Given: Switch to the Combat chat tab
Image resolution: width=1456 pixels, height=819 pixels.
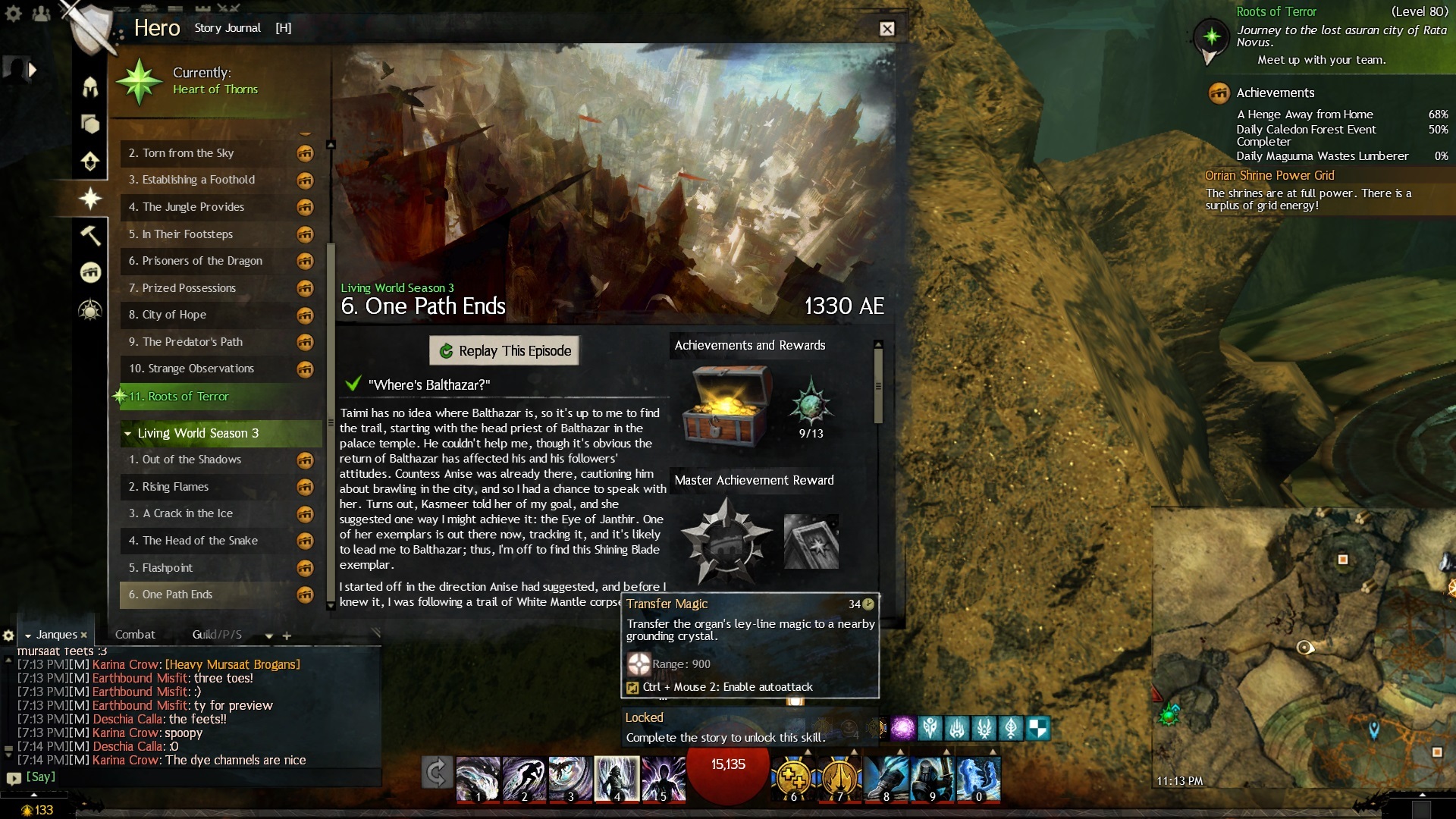Looking at the screenshot, I should pyautogui.click(x=135, y=635).
